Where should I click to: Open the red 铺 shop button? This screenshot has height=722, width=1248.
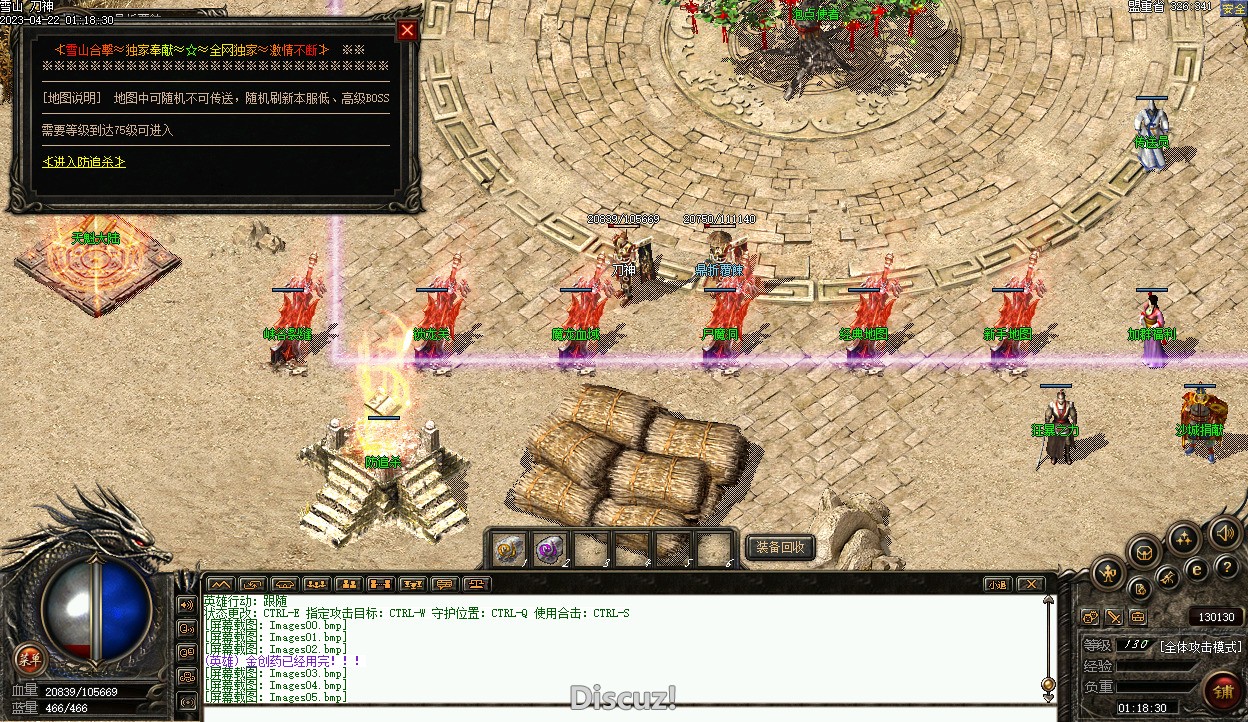click(1222, 690)
